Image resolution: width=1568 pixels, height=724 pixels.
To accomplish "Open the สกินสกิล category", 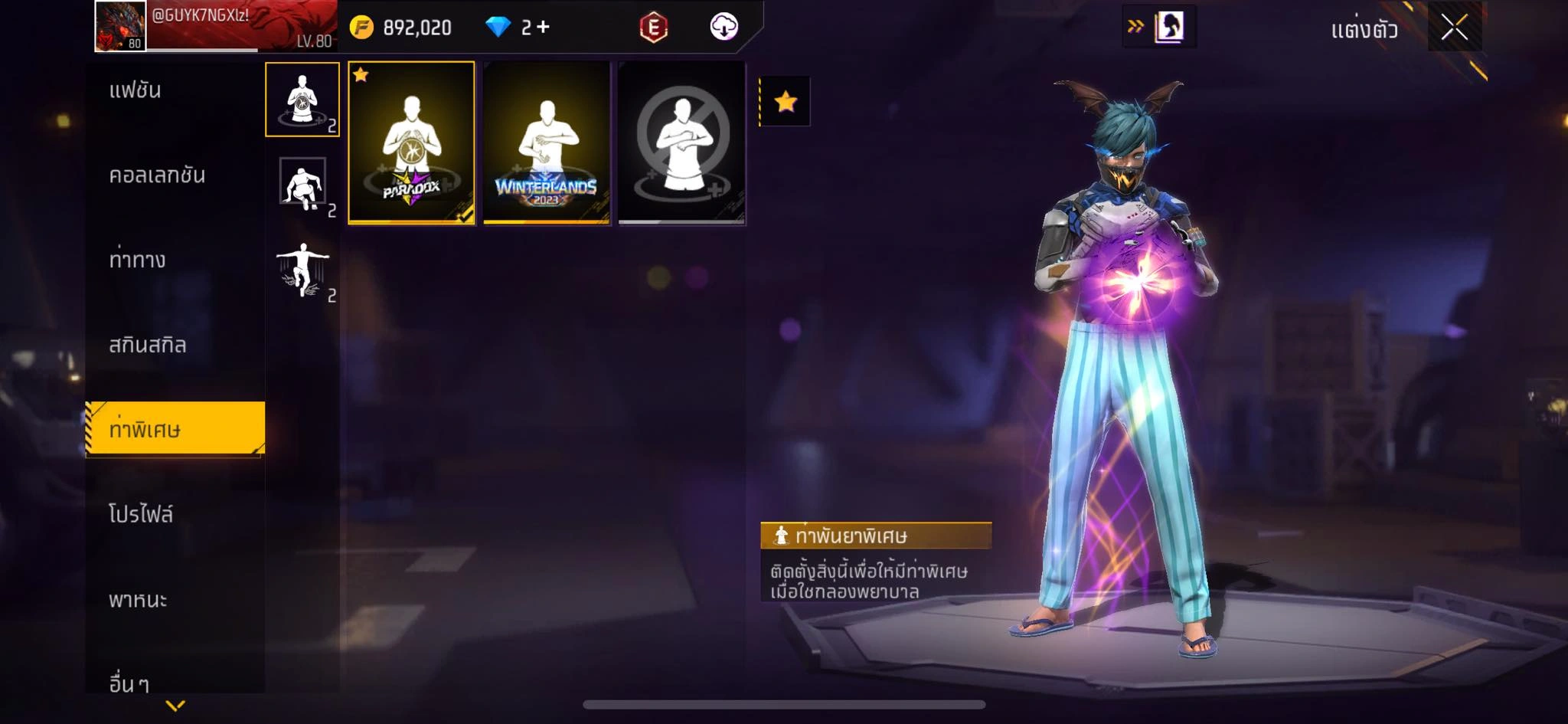I will (x=148, y=346).
